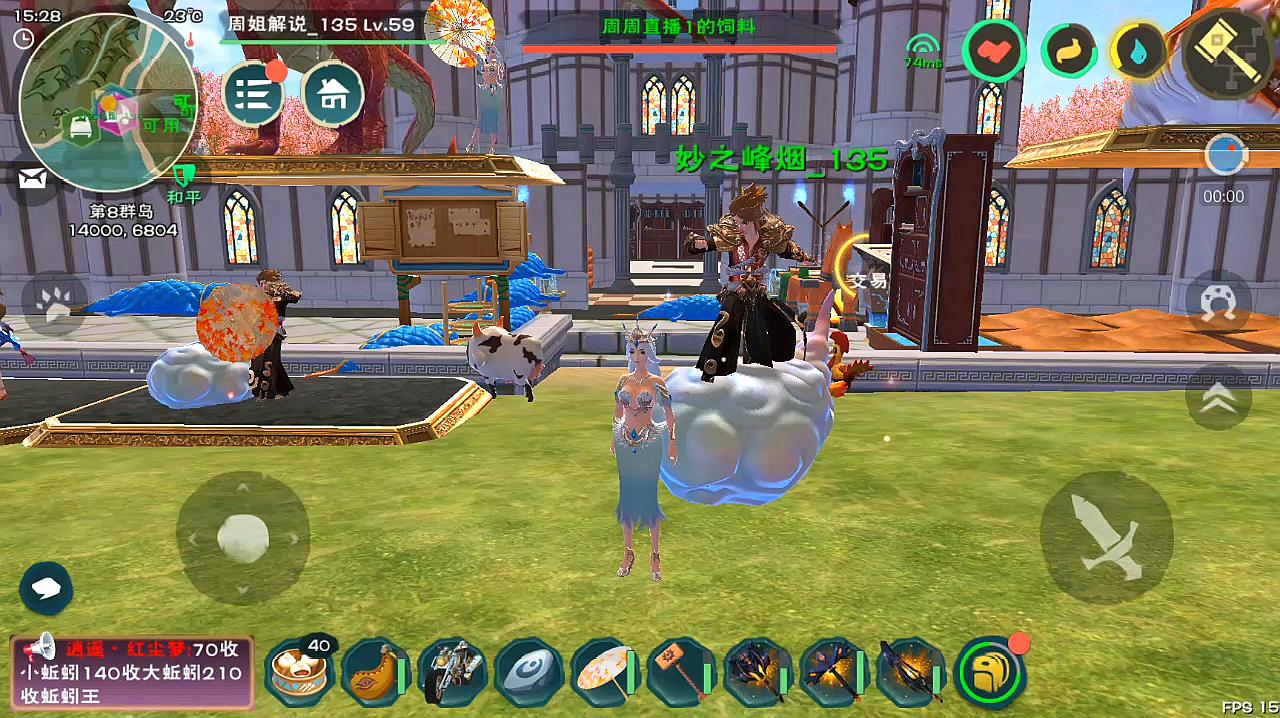Tap the double-arrow jump button
The image size is (1280, 718).
tap(1218, 398)
